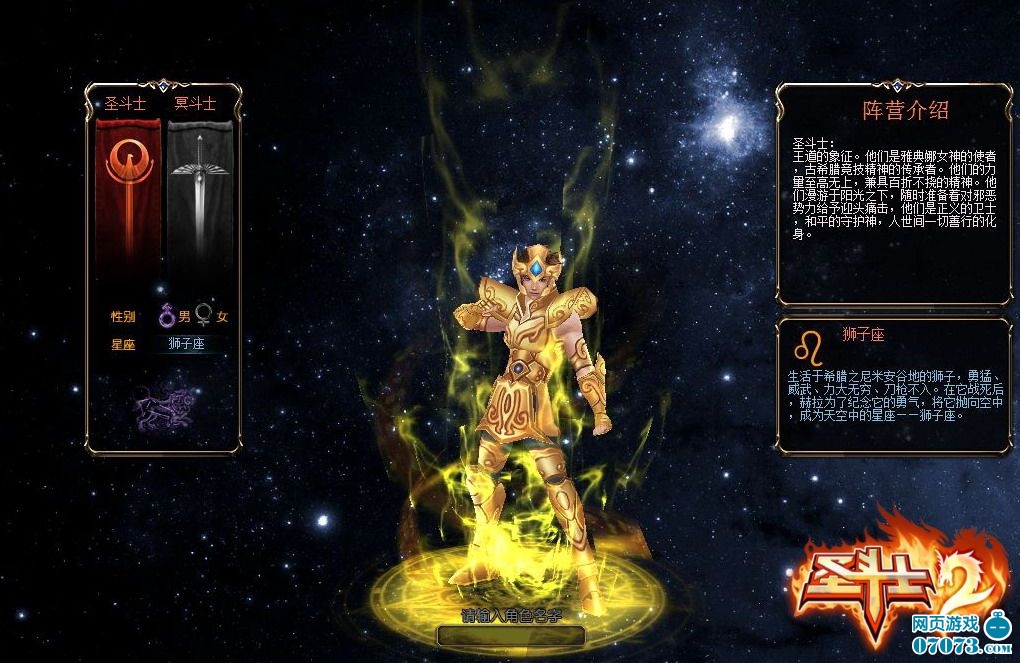Open the 狮子座 constellation selector
Viewport: 1020px width, 663px height.
(x=188, y=345)
